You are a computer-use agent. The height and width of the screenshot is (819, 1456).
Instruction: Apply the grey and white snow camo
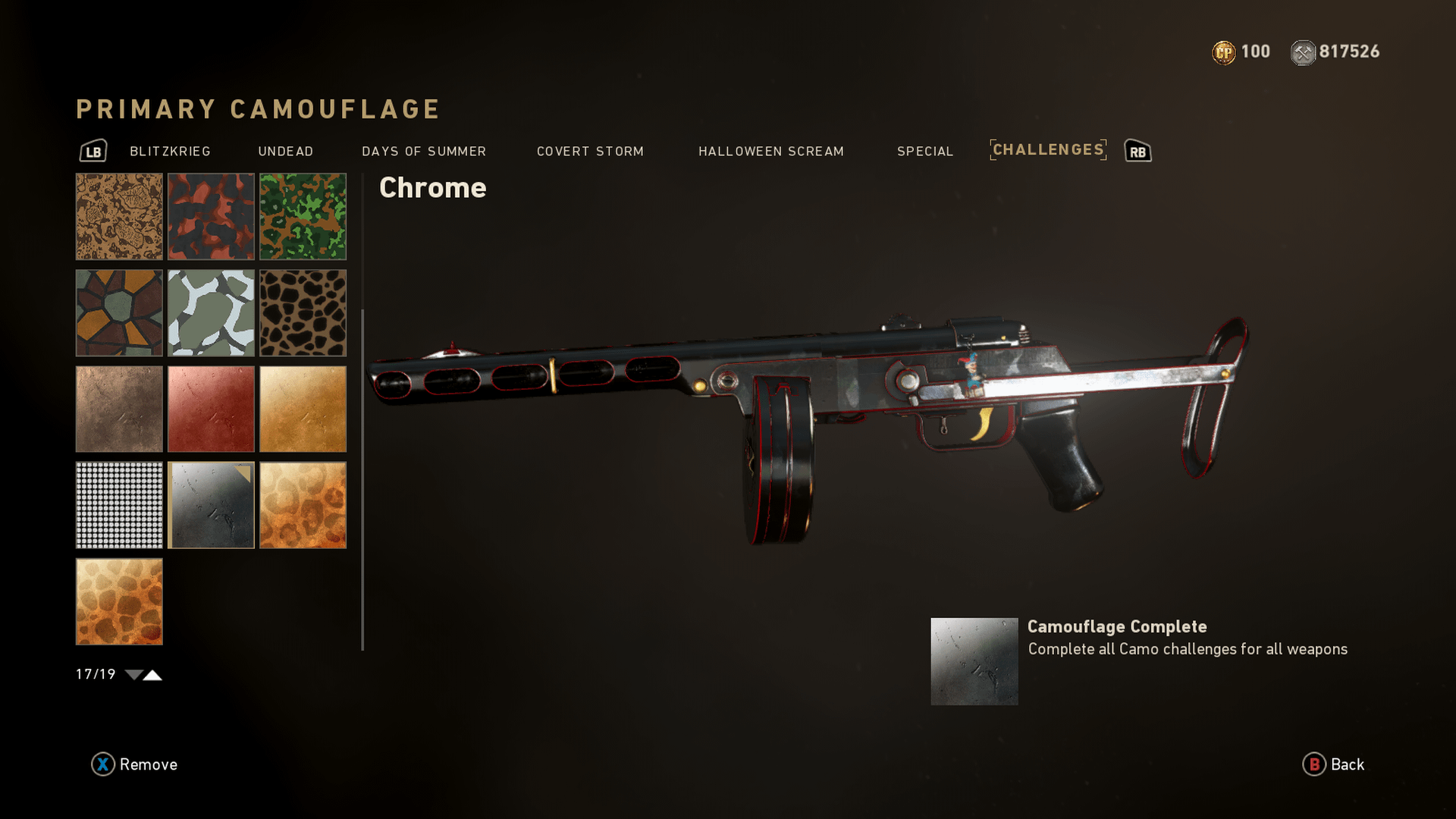click(x=211, y=313)
